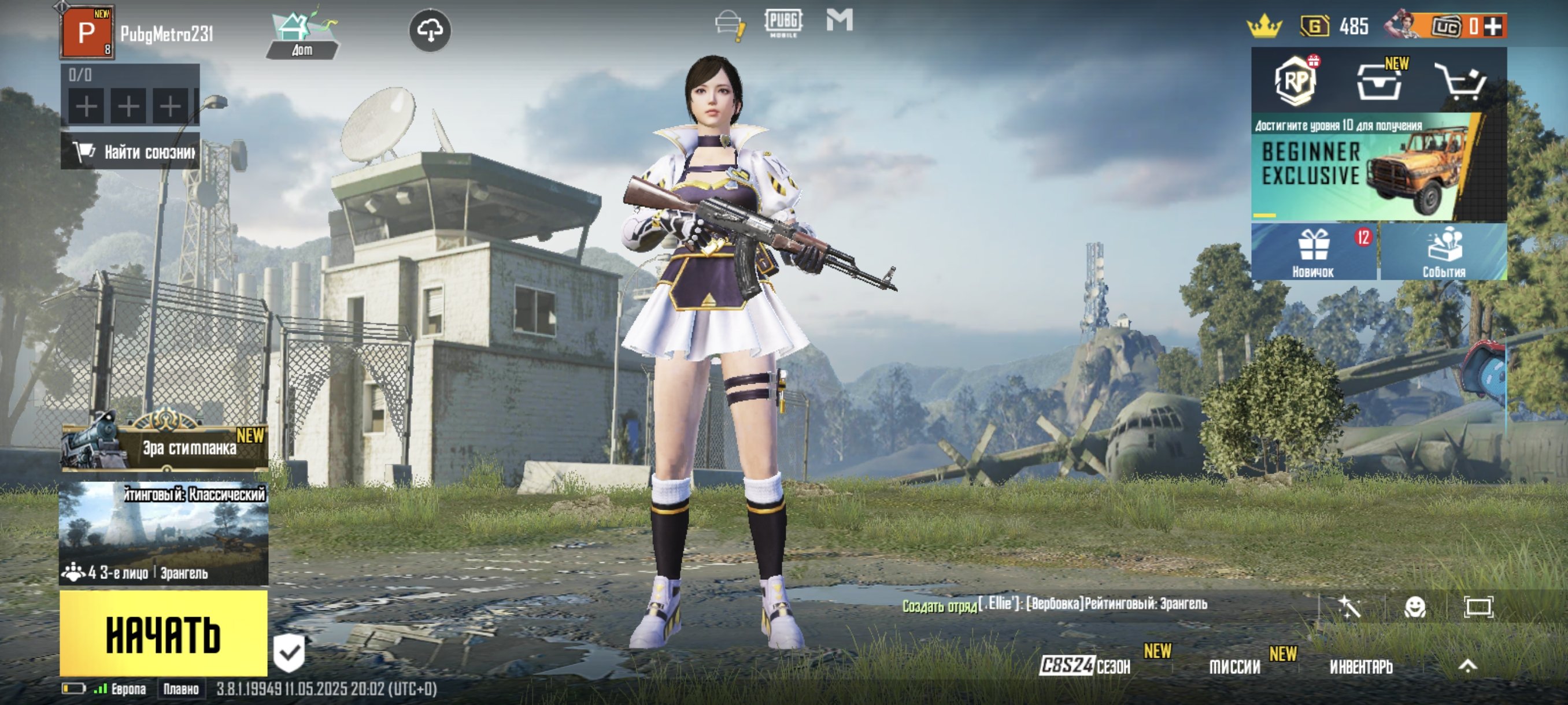
Task: Open the Royale Pass RP icon
Action: point(1295,81)
